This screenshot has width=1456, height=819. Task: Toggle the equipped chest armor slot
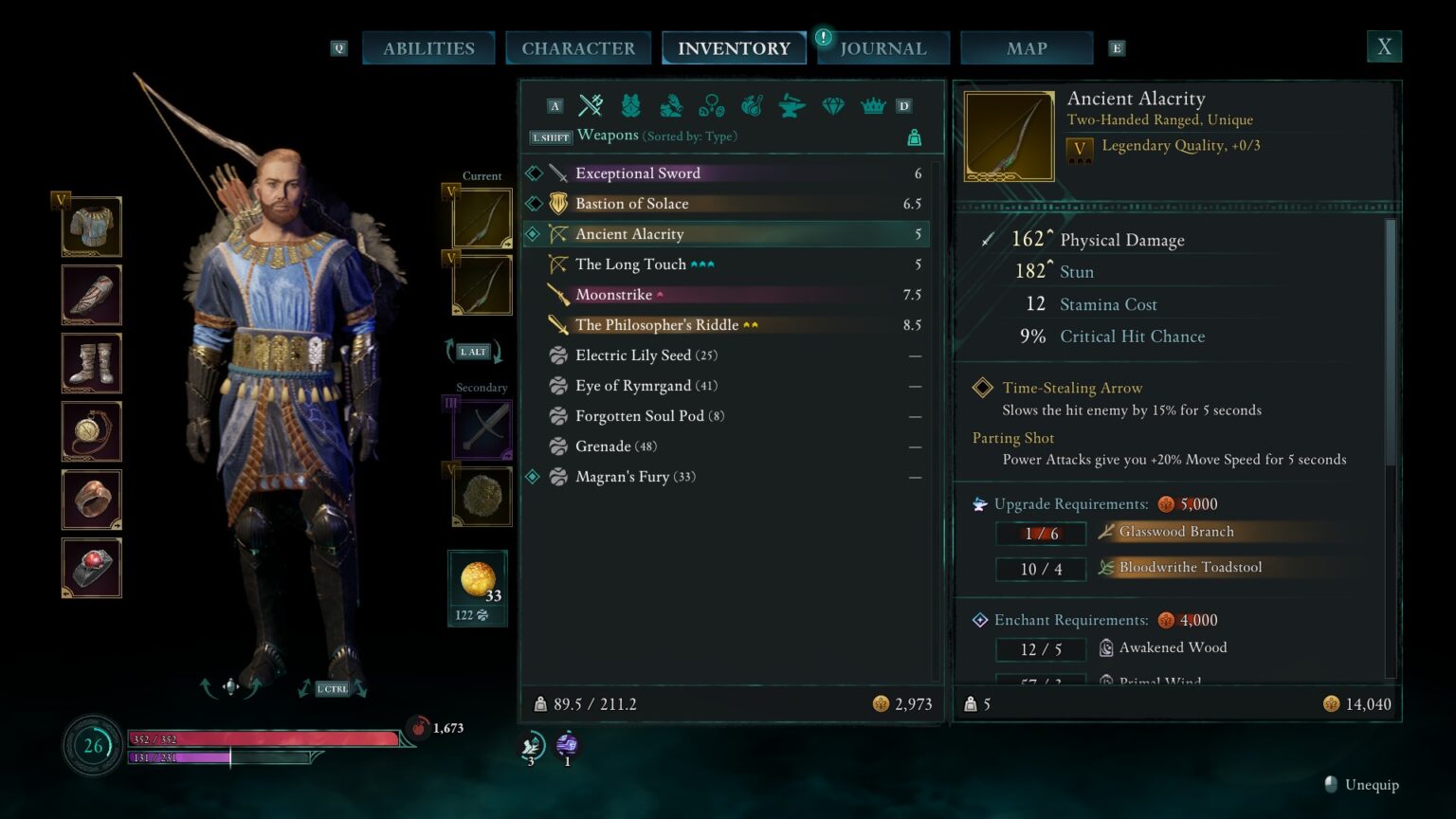coord(91,227)
